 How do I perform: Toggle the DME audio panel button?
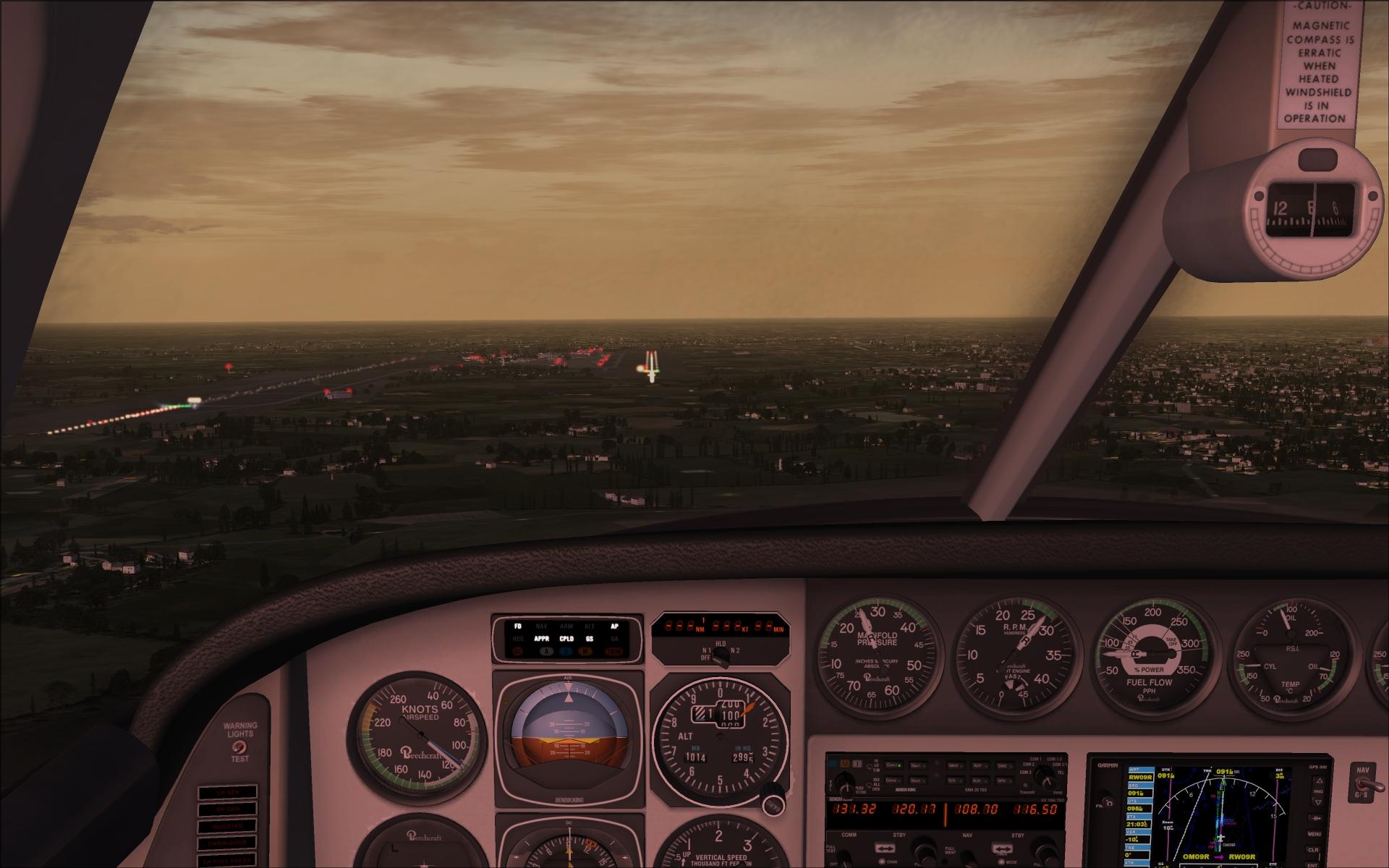point(1003,765)
